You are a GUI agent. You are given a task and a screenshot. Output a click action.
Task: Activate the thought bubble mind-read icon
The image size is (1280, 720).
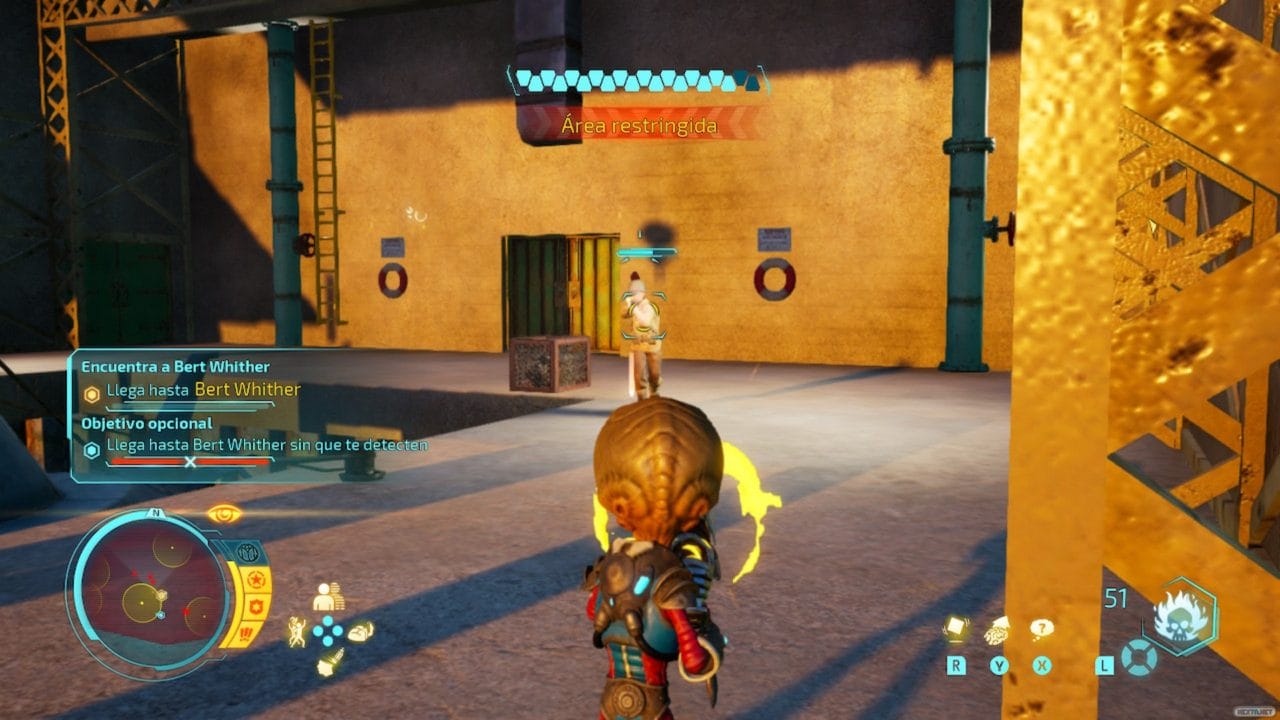click(x=1042, y=629)
